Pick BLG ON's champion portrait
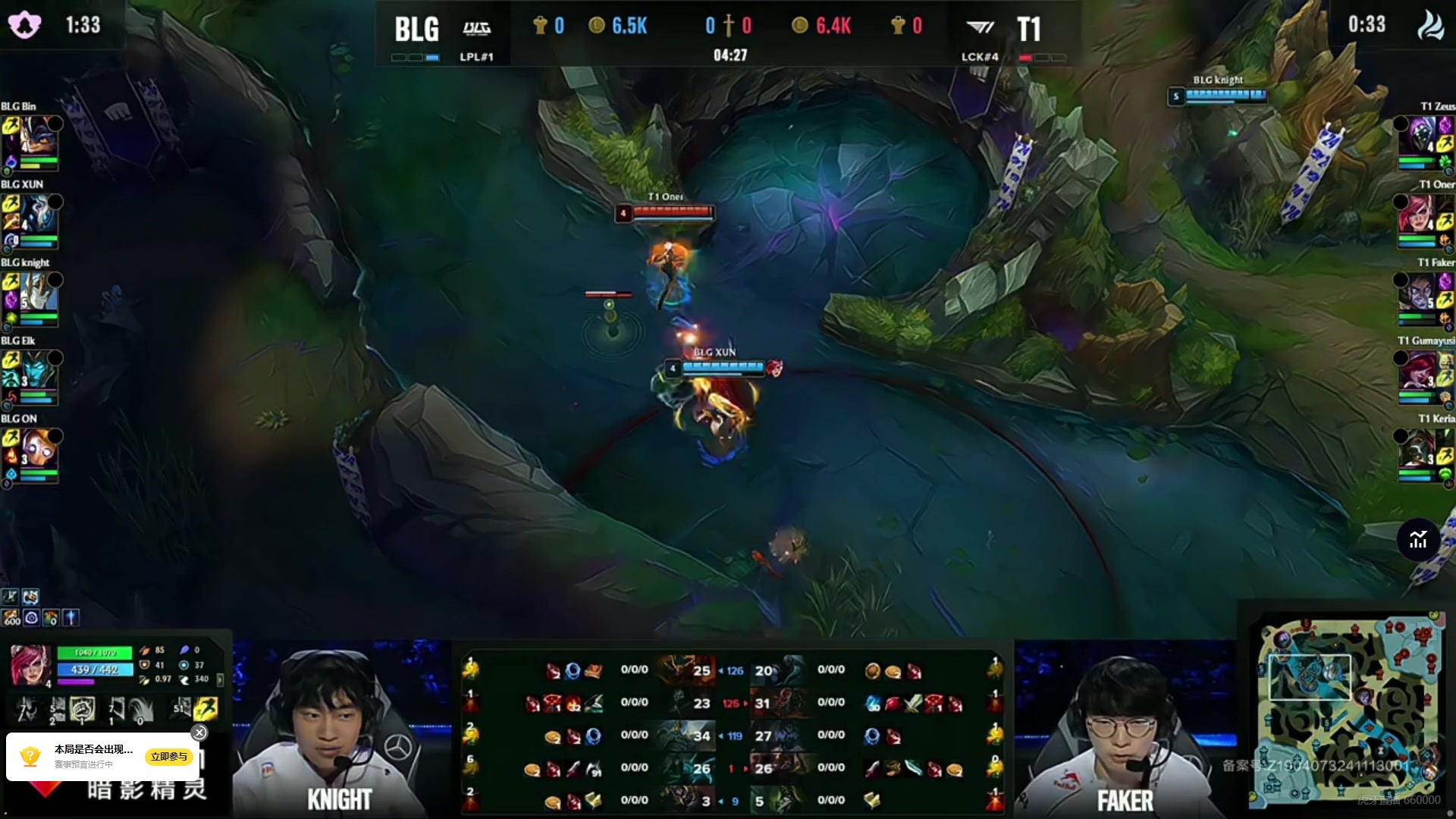Viewport: 1456px width, 819px height. [39, 447]
